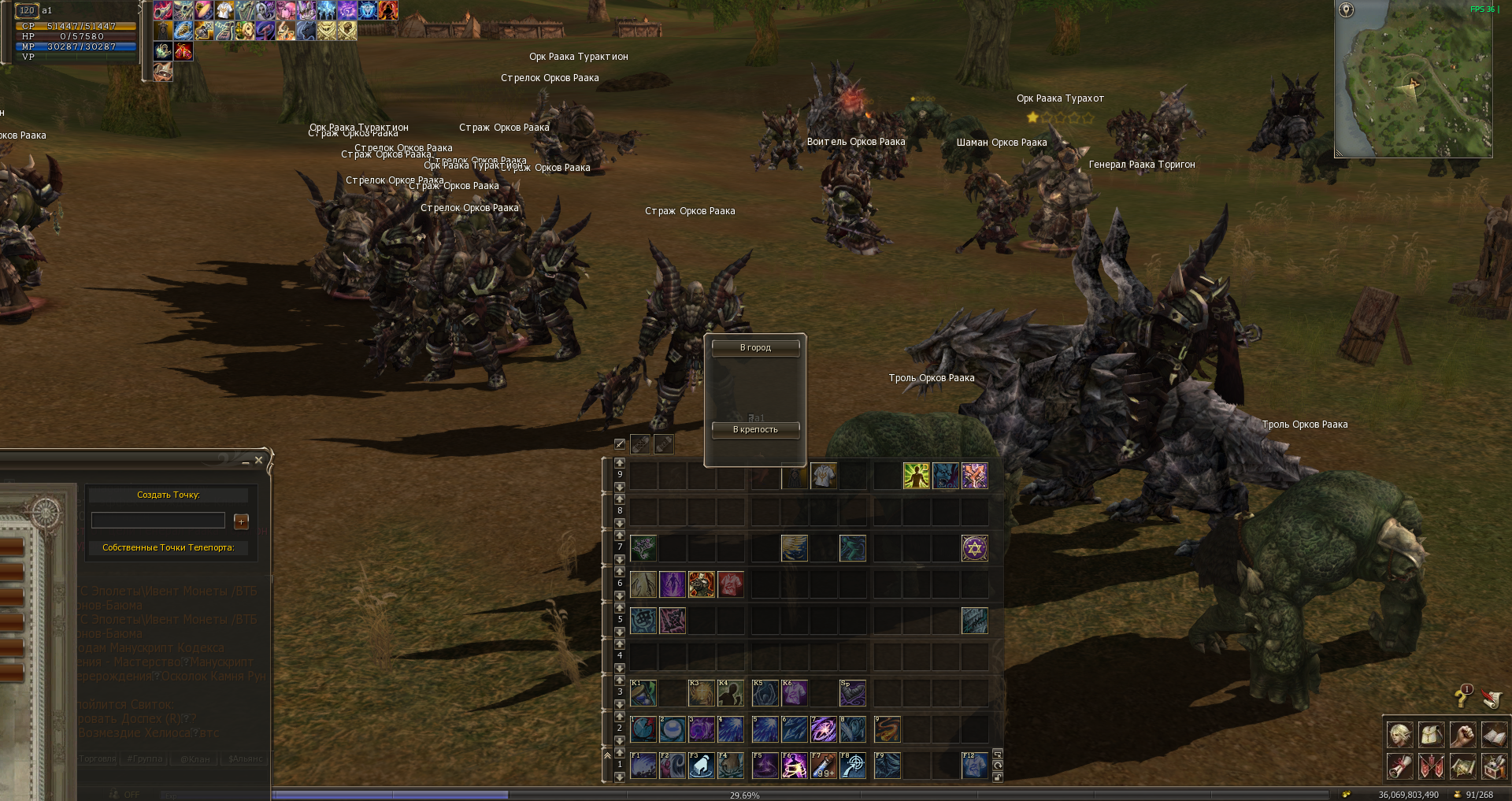Screen dimensions: 1512x801
Task: Close the teleport points window
Action: [x=258, y=460]
